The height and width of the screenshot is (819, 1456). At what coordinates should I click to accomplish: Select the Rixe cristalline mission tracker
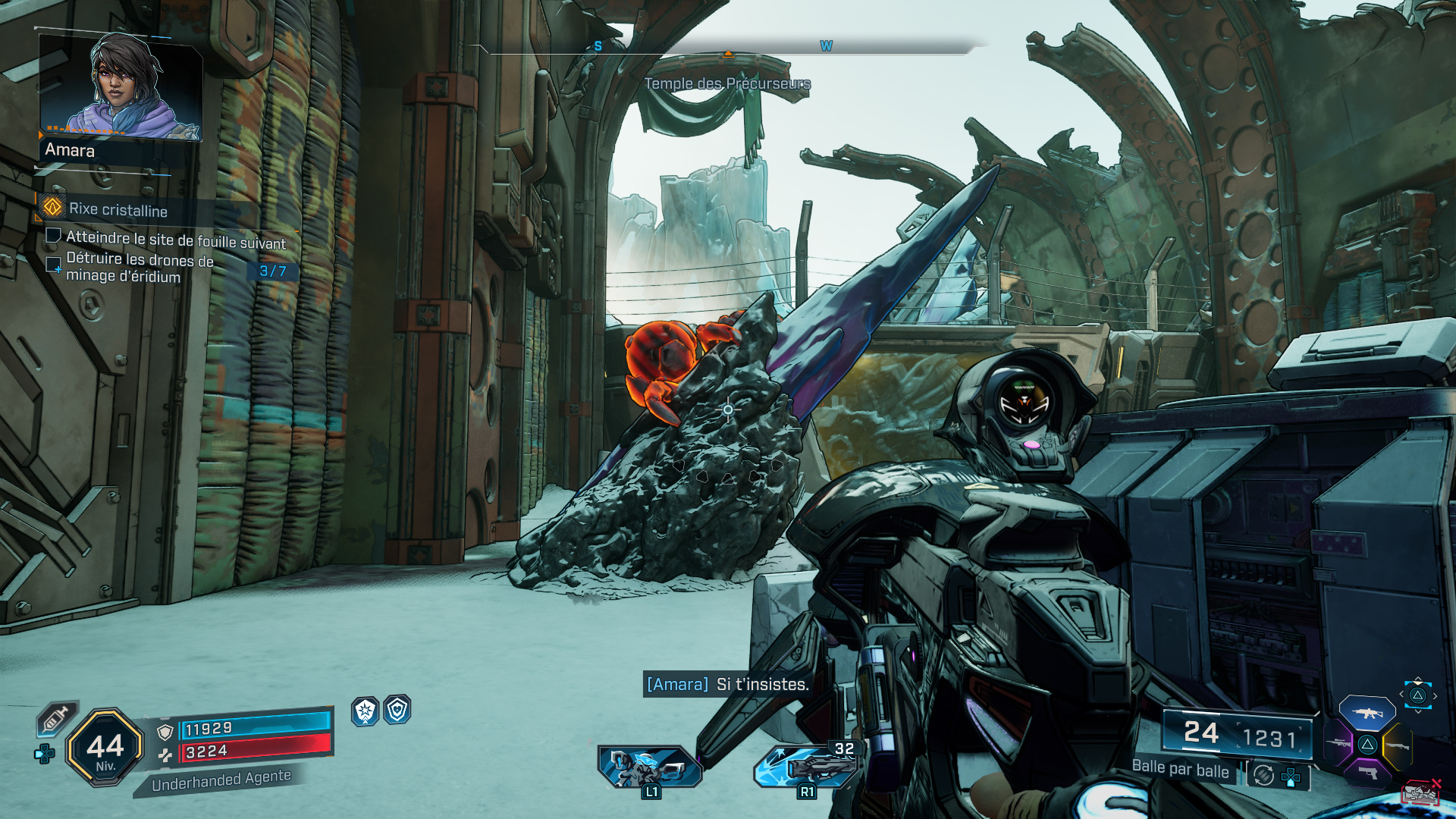tap(118, 209)
